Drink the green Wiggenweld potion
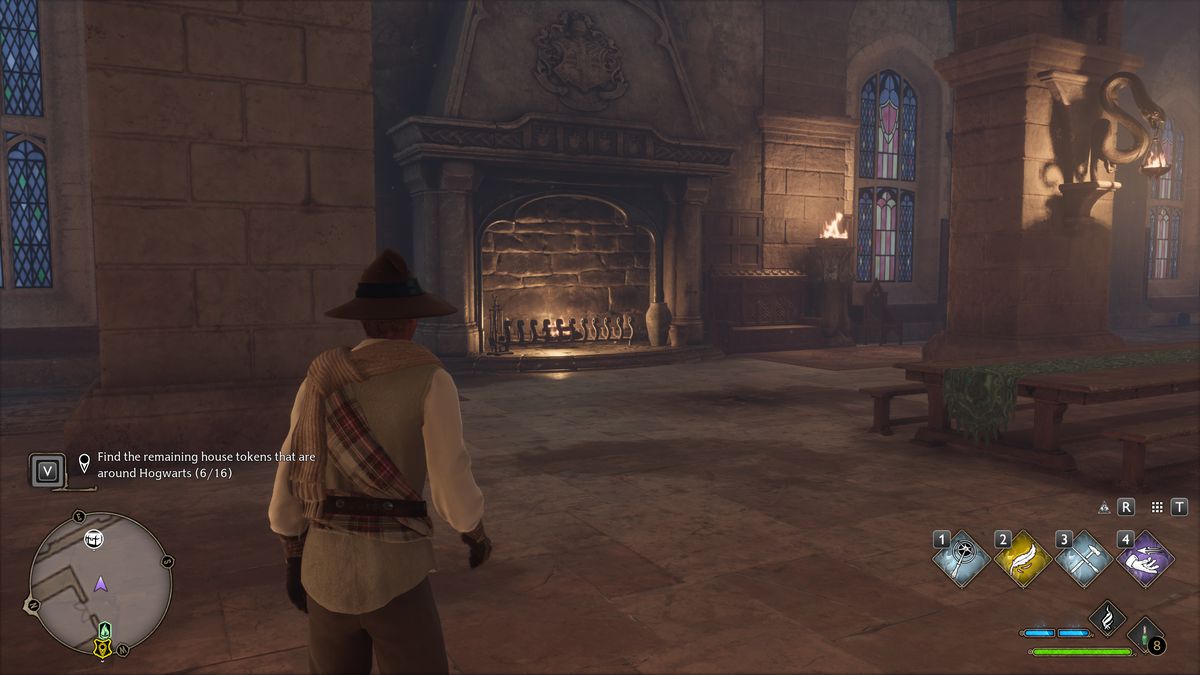The height and width of the screenshot is (675, 1200). point(1145,637)
